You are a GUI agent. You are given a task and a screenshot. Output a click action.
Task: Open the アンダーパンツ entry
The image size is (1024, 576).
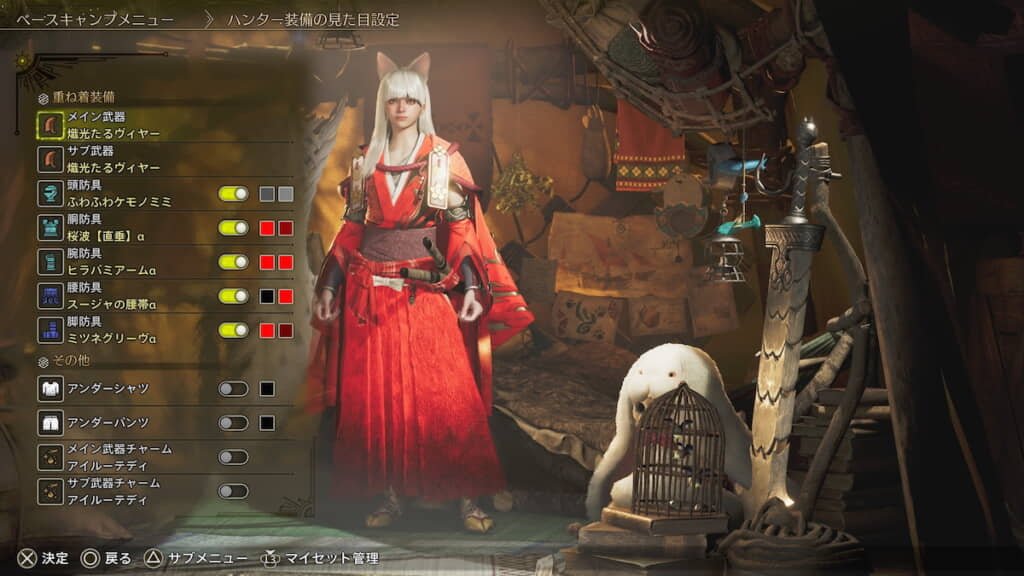tap(109, 423)
